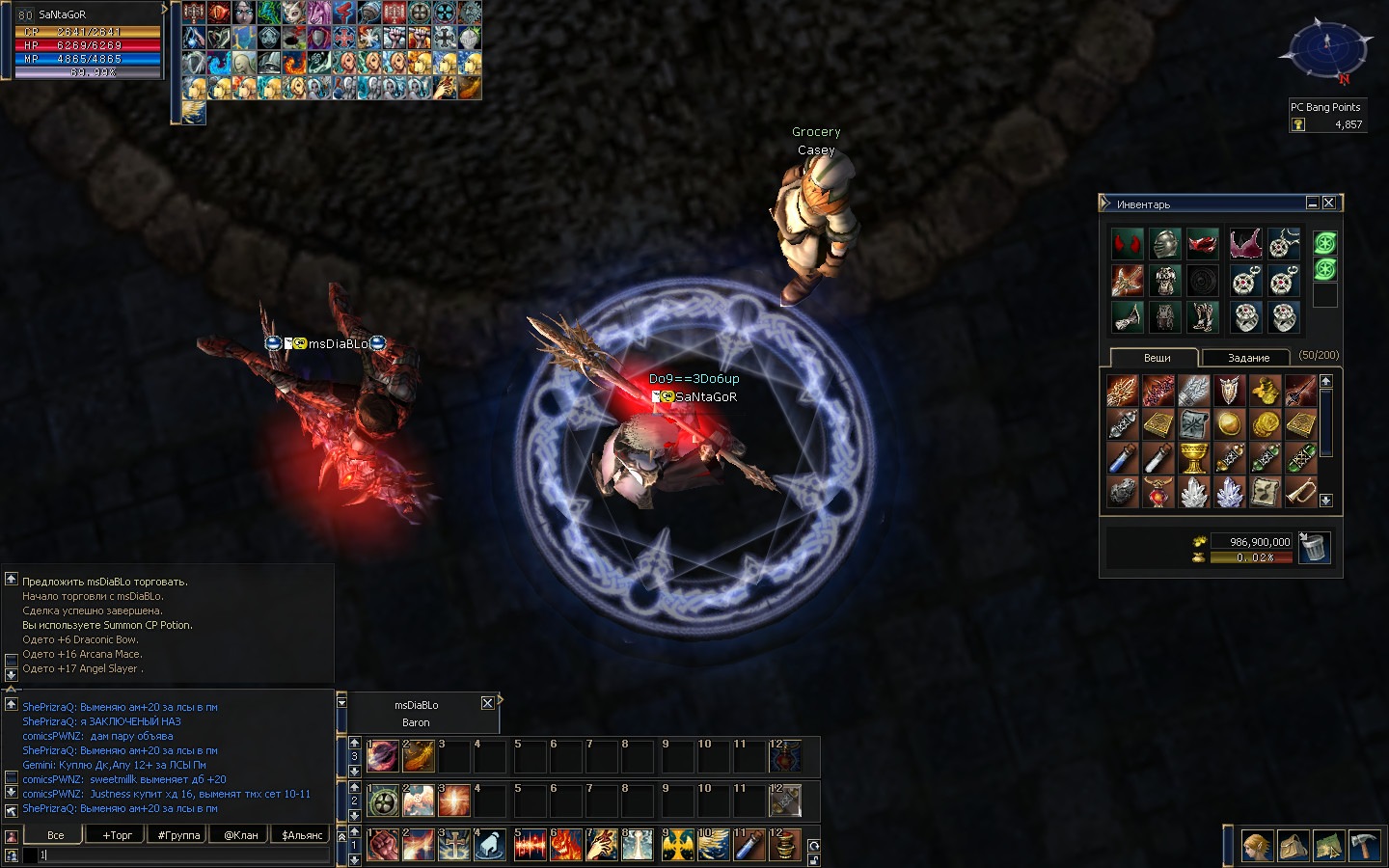Show the @Клан clan chat tab
The width and height of the screenshot is (1389, 868).
pos(240,835)
